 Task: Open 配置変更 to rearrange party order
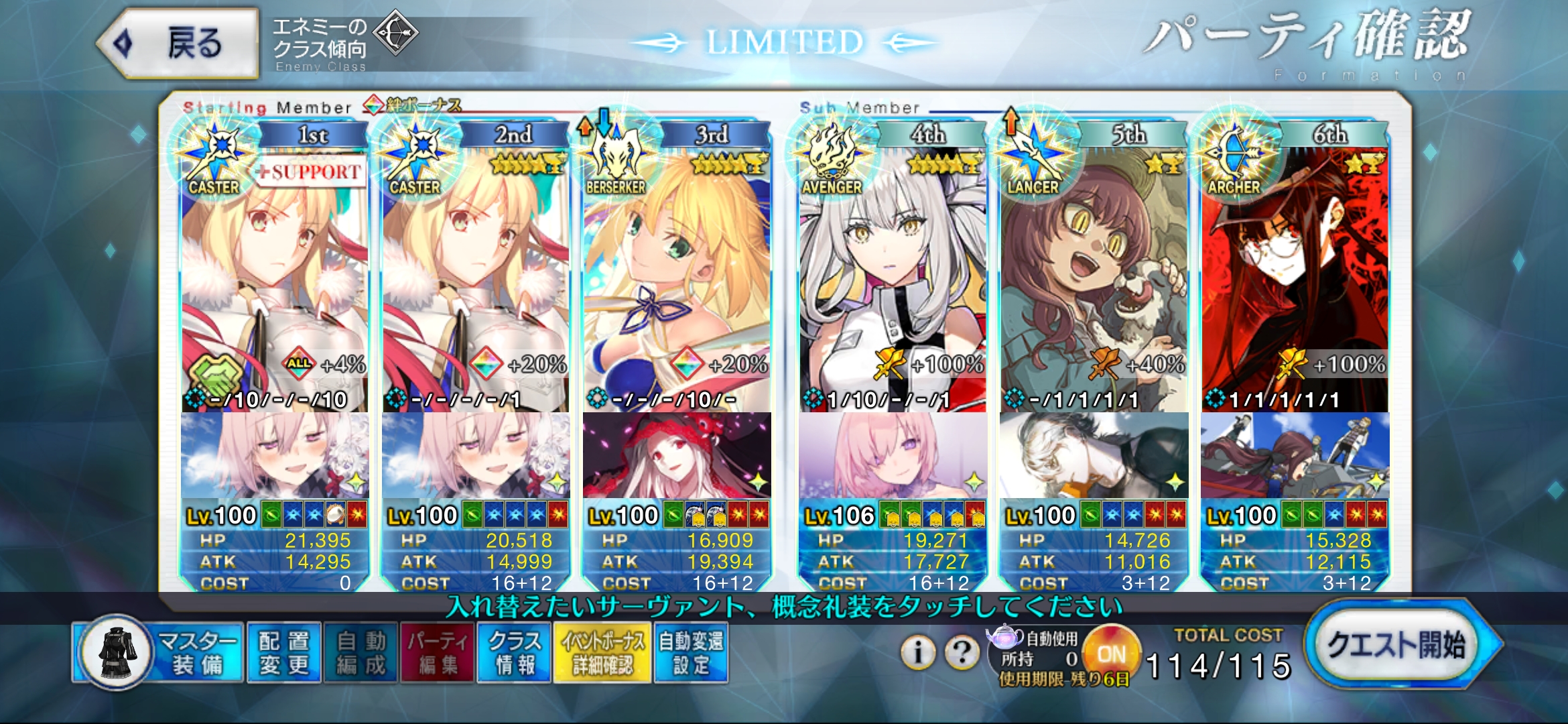284,652
